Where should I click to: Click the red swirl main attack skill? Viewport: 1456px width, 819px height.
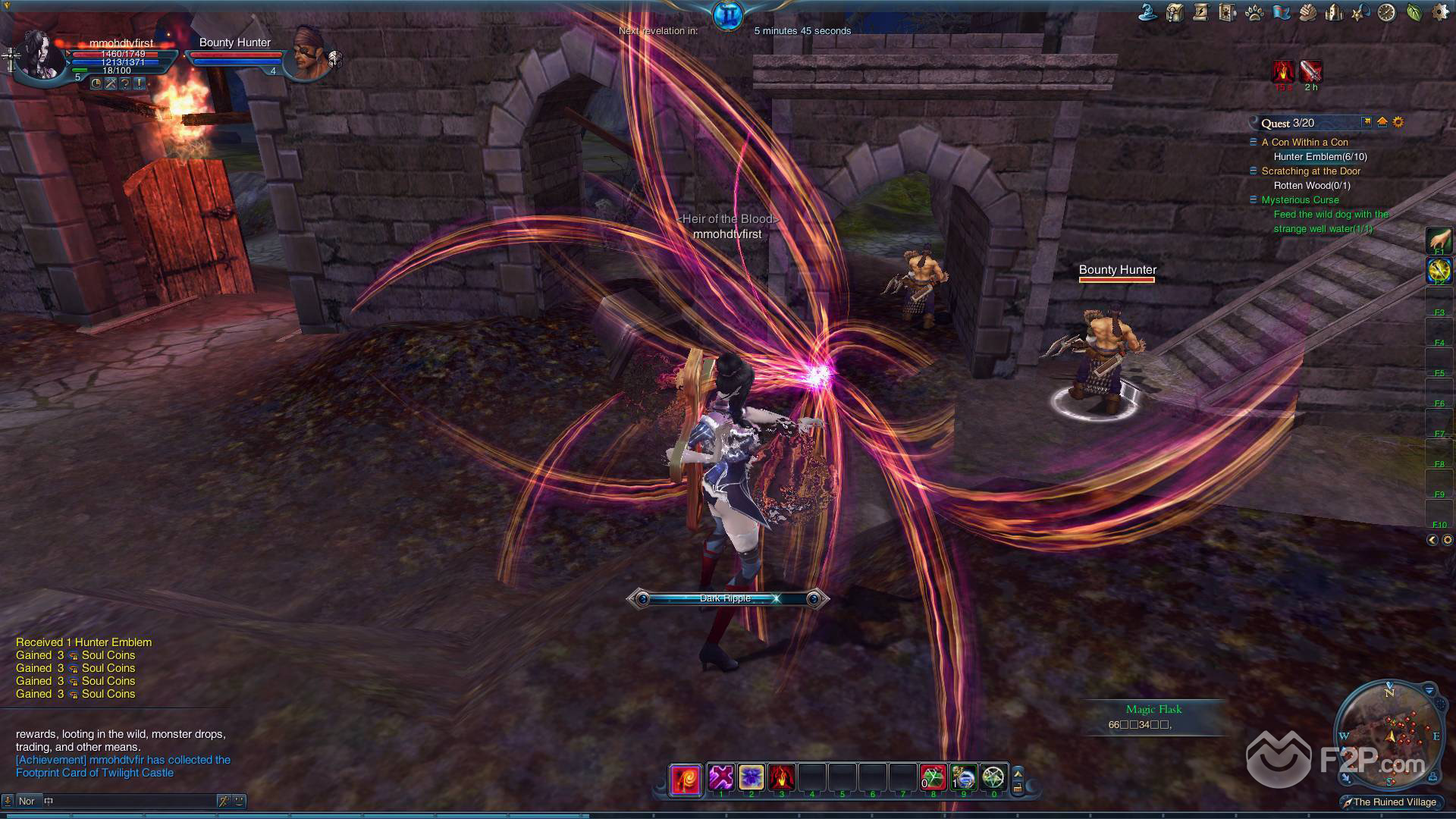(685, 780)
